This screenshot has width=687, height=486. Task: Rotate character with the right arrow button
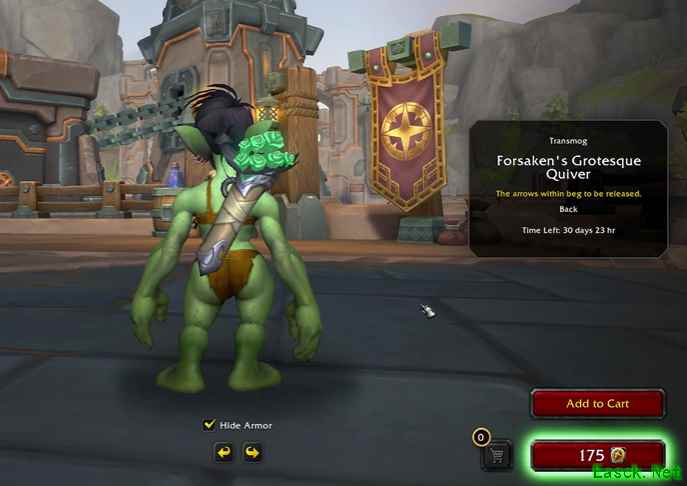coord(252,453)
